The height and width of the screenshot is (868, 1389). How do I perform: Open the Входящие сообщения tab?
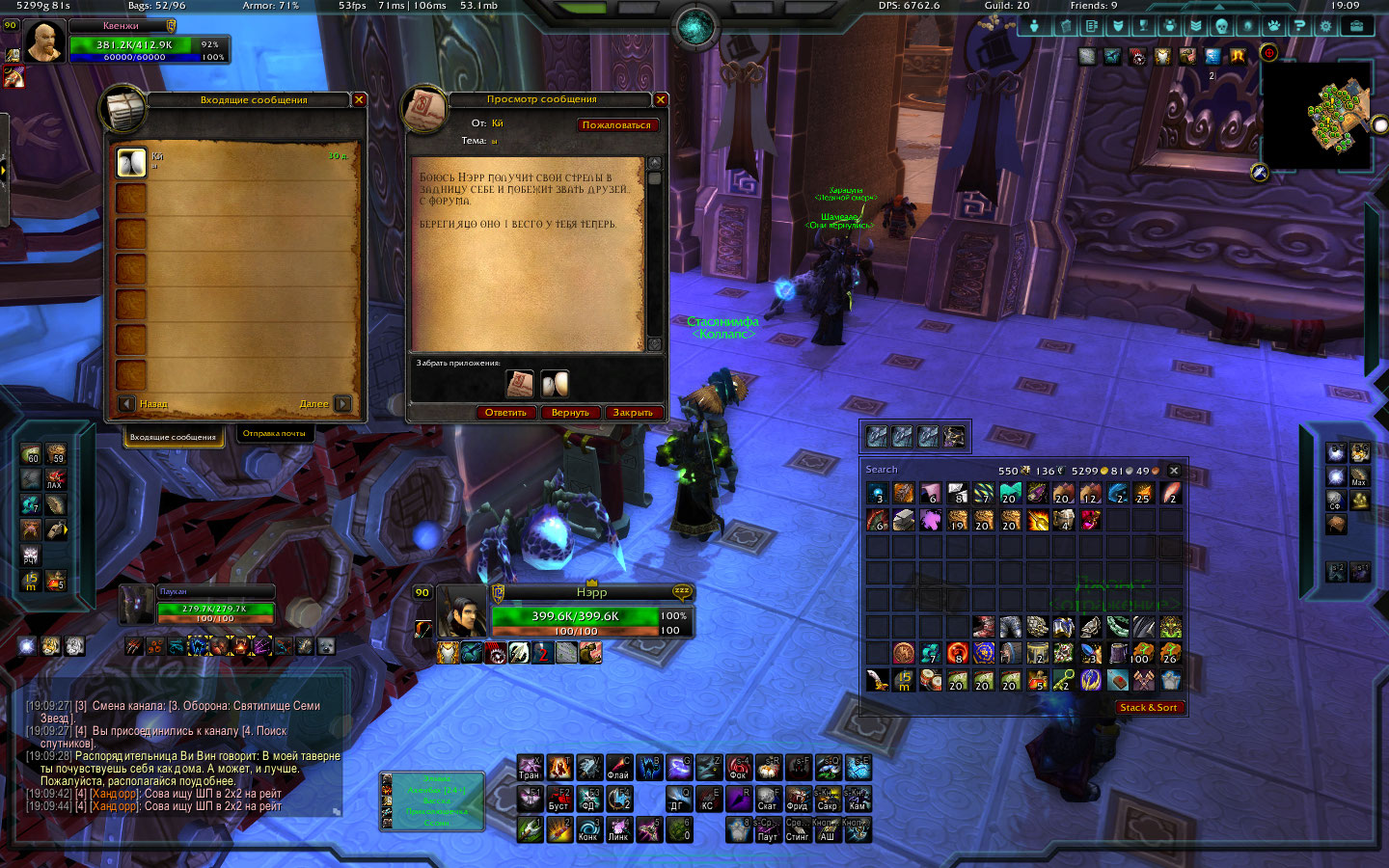click(174, 437)
